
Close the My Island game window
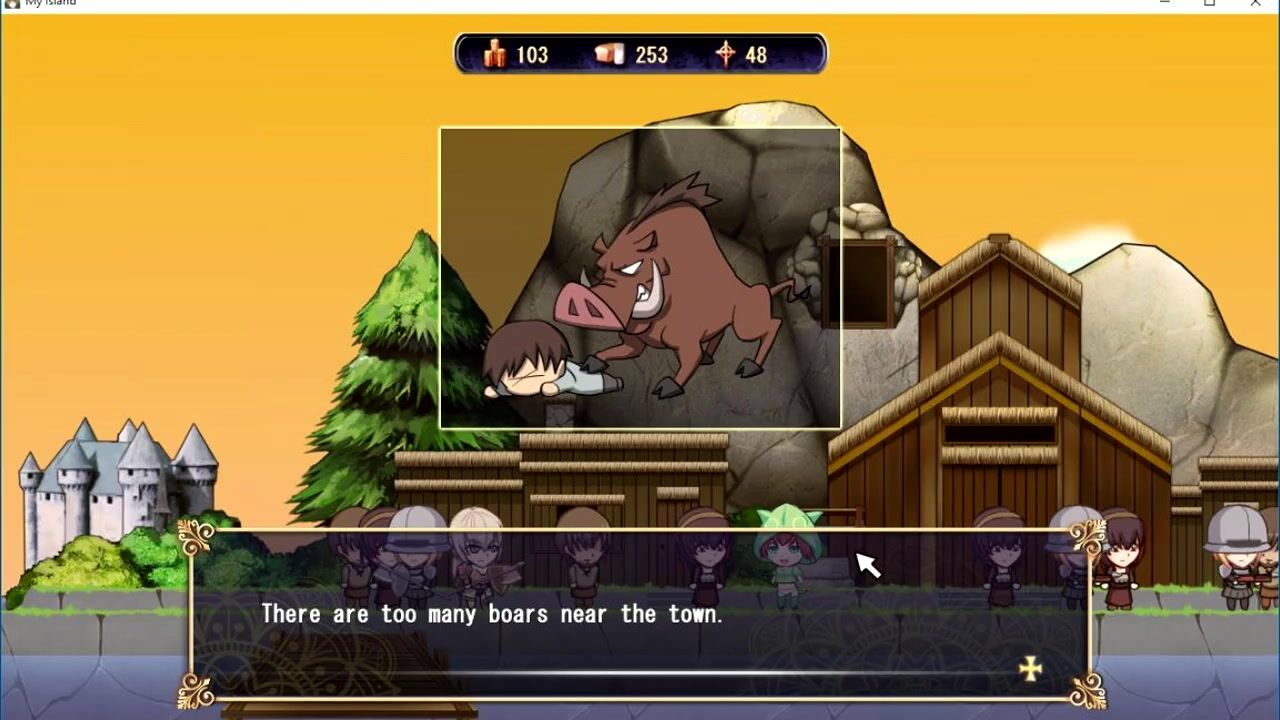point(1255,4)
